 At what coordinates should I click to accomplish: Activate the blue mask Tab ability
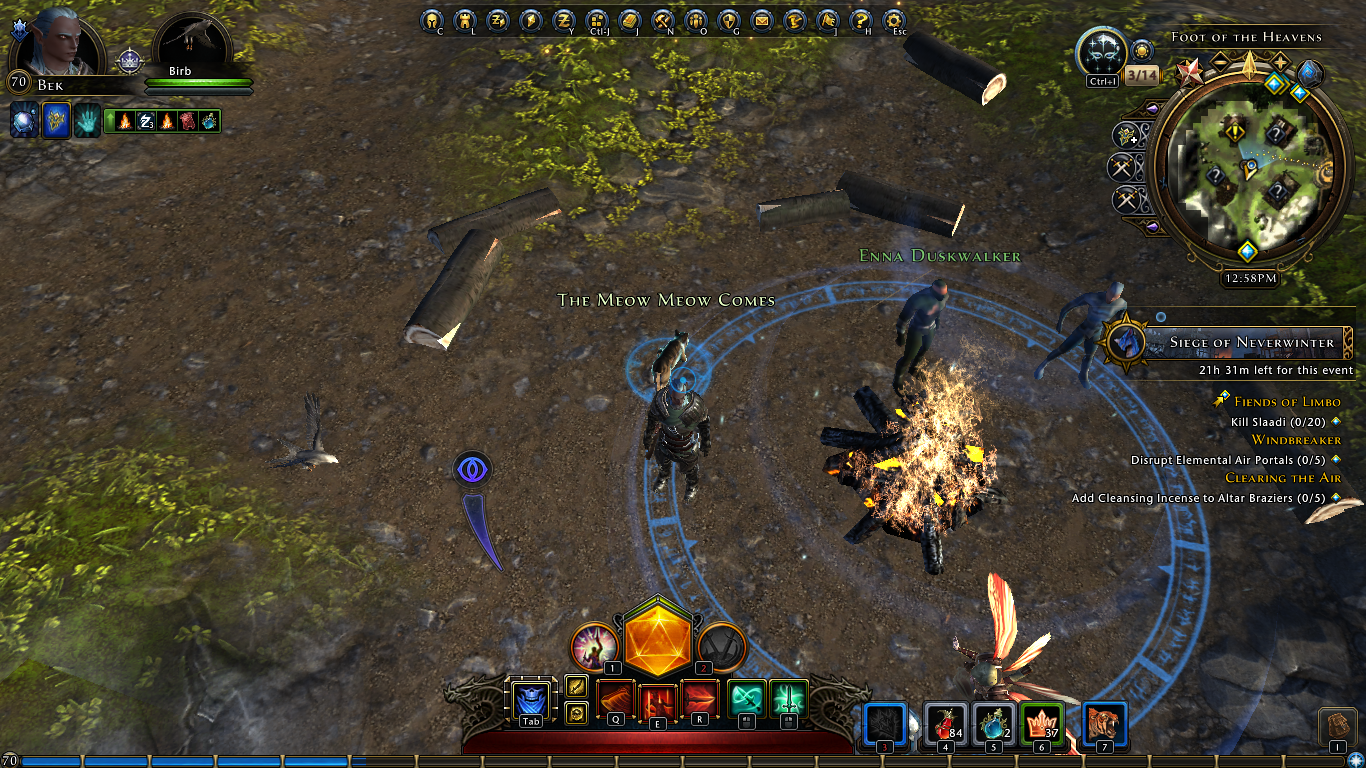[530, 700]
